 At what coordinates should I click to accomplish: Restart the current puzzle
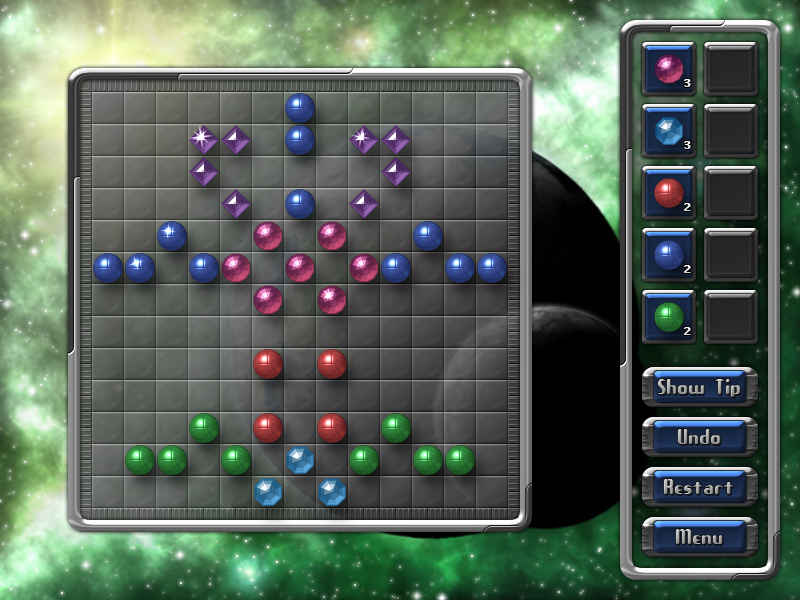tap(699, 487)
